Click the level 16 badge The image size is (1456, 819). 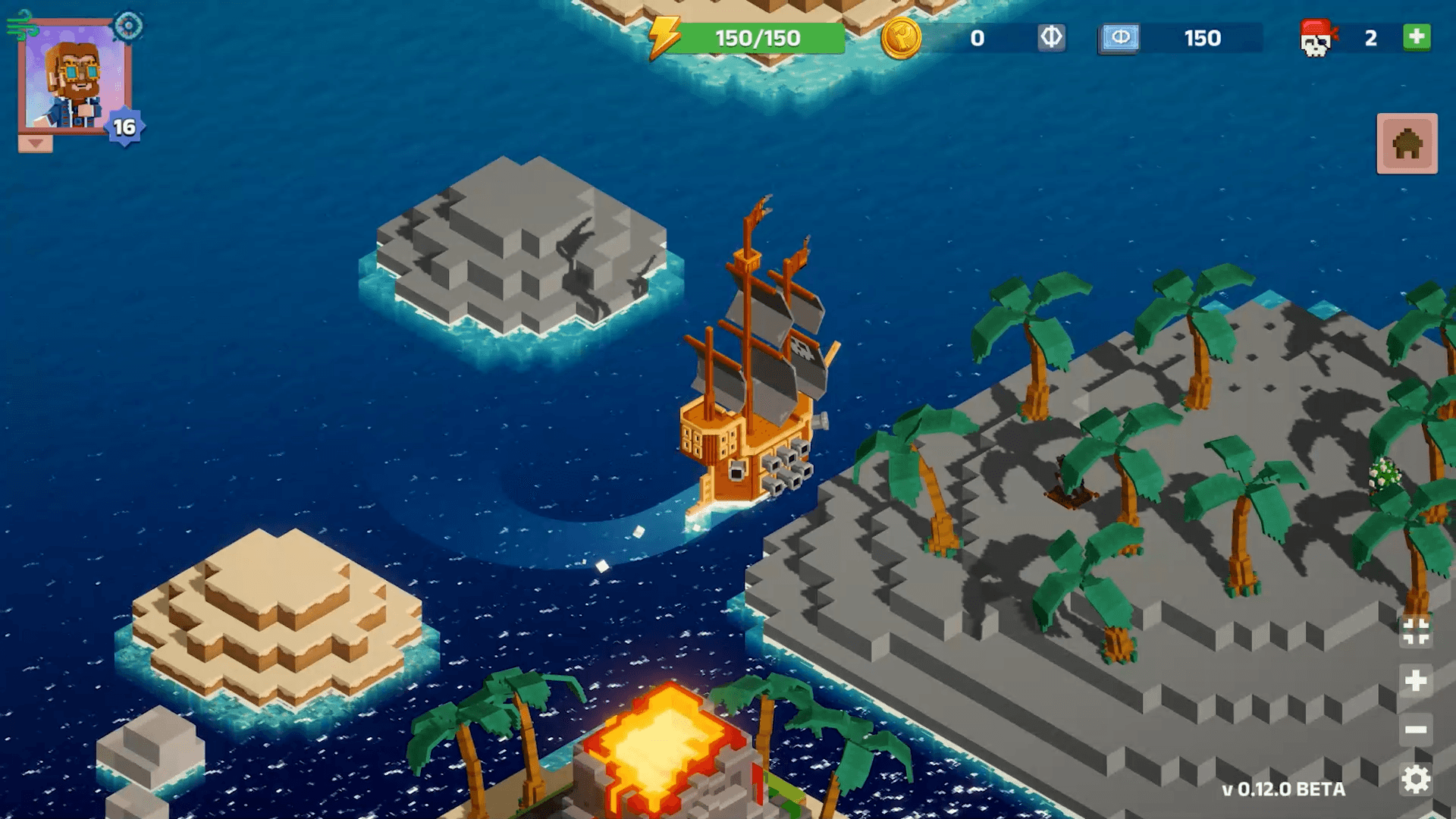click(x=127, y=127)
